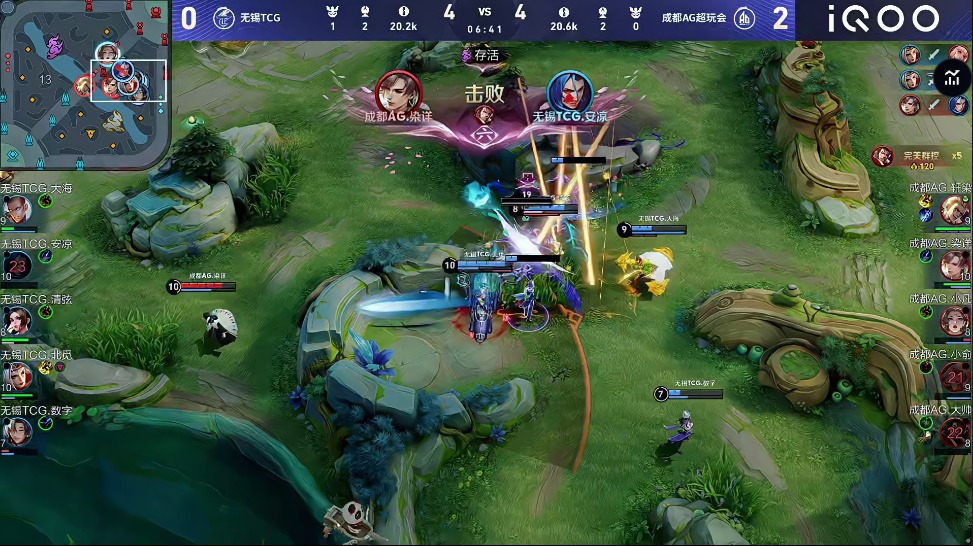This screenshot has width=973, height=546.
Task: Select player 无锡TCG.大海 portrait
Action: click(18, 208)
